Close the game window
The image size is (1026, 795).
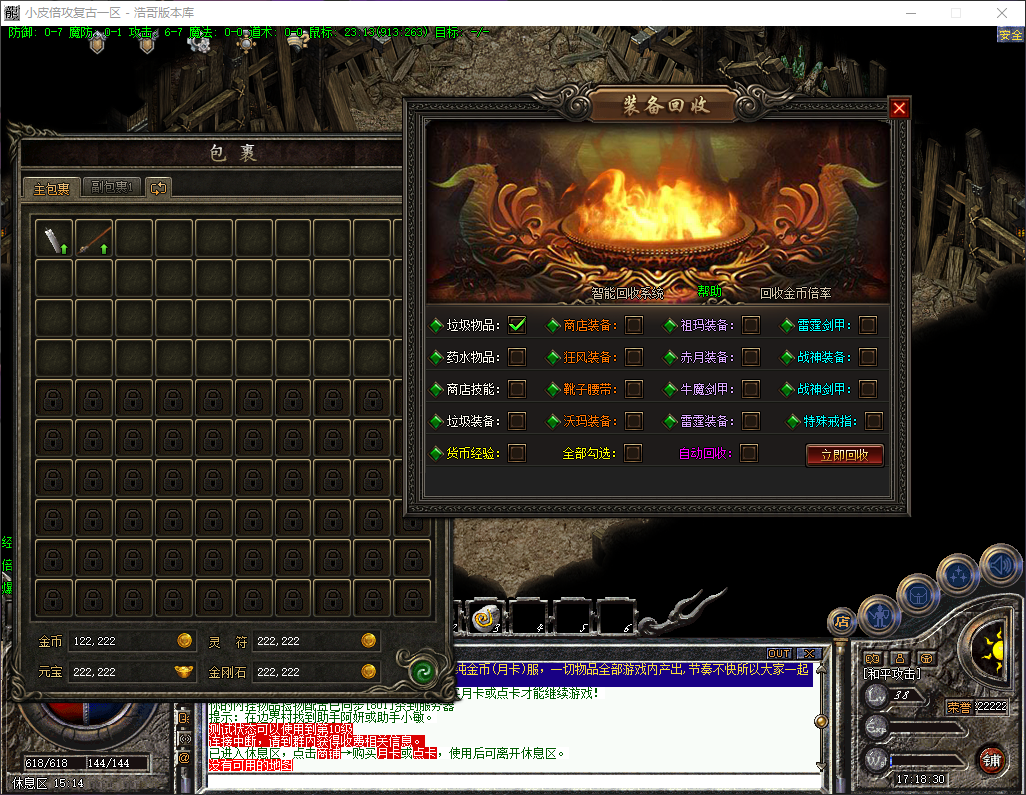click(x=1002, y=13)
